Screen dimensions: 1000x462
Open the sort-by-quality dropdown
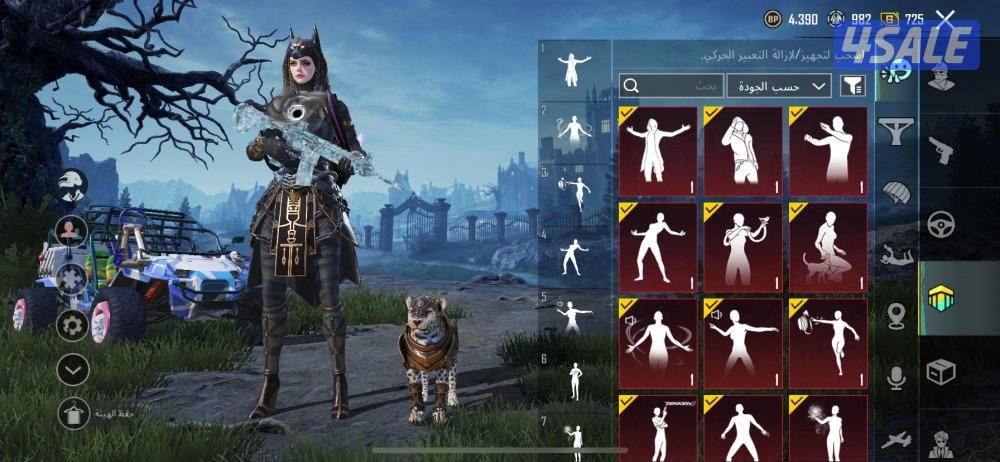tap(779, 87)
